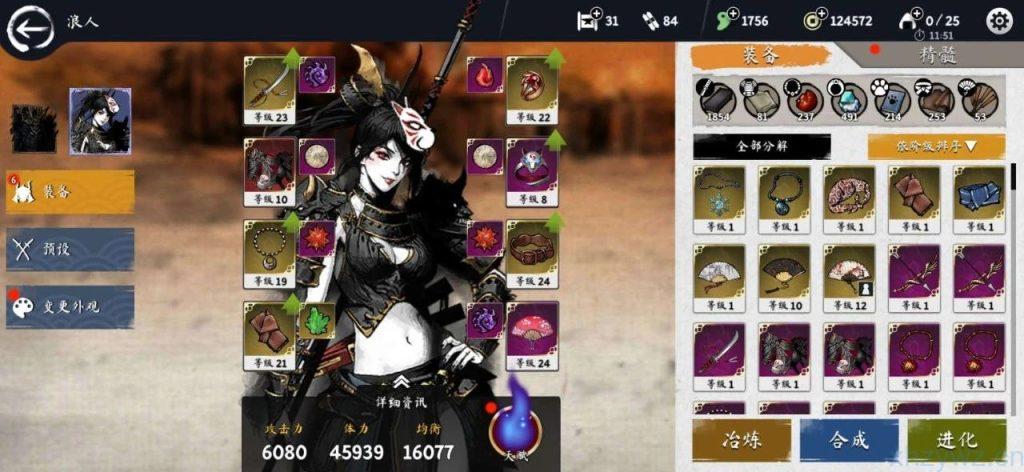Select the level 10 fan in inventory
Viewport: 1024px width, 472px height.
[x=784, y=274]
